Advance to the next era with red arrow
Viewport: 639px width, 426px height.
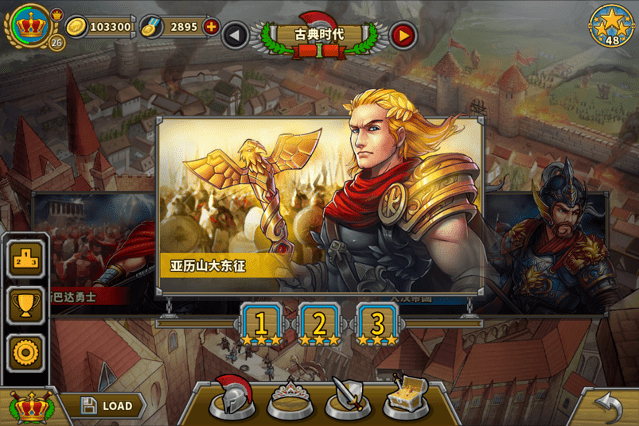(x=403, y=36)
